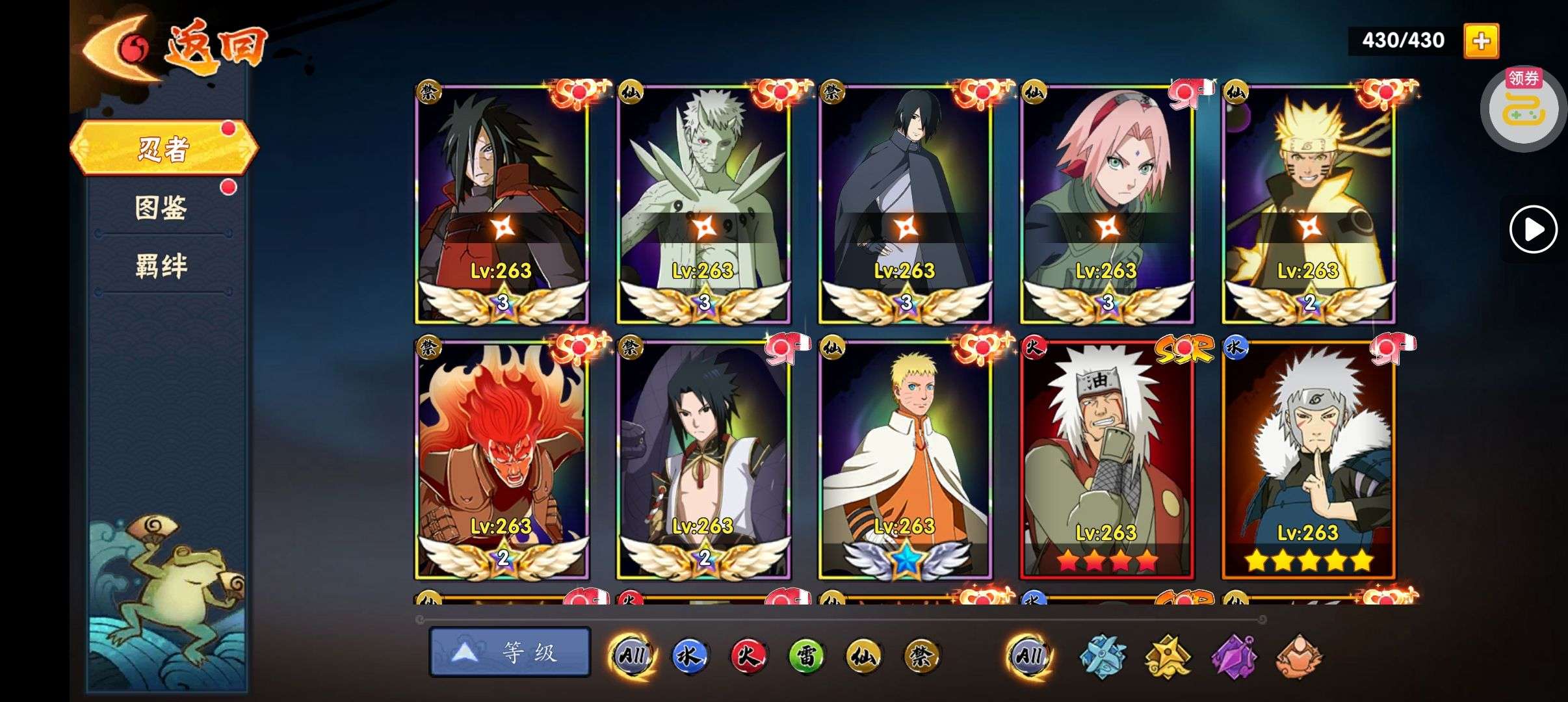Viewport: 1568px width, 702px height.
Task: Open the Tobirama five-star card
Action: [1308, 460]
